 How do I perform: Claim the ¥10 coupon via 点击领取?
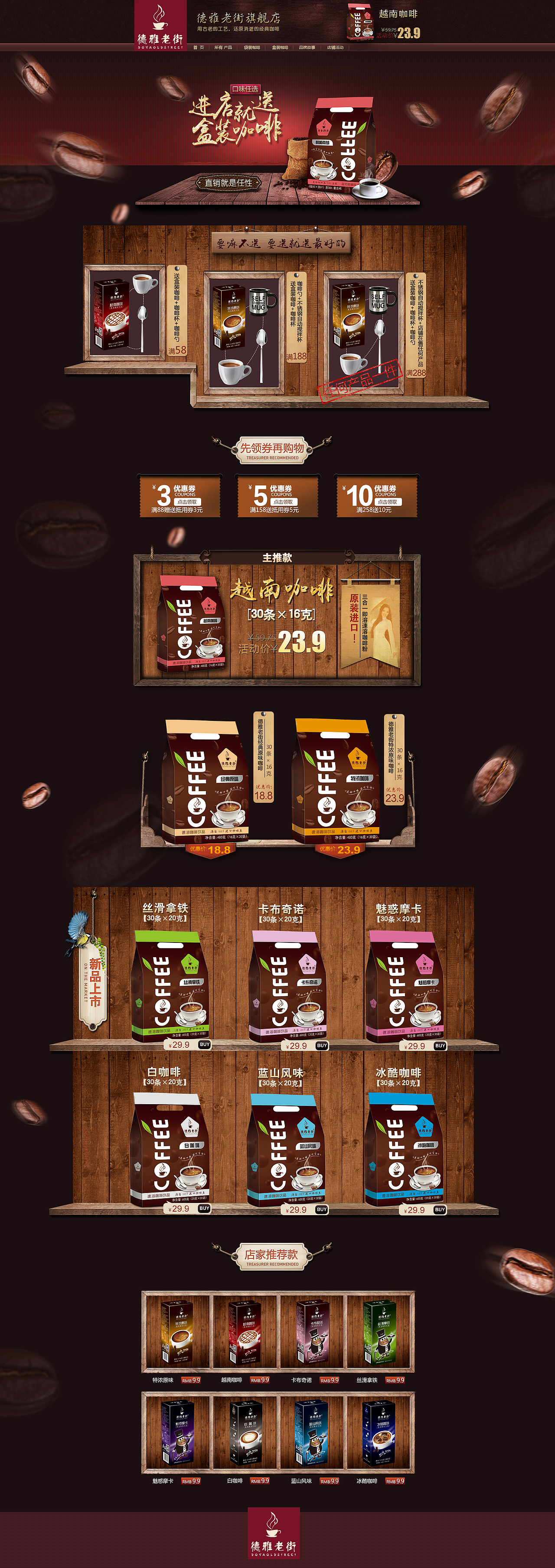click(x=388, y=501)
